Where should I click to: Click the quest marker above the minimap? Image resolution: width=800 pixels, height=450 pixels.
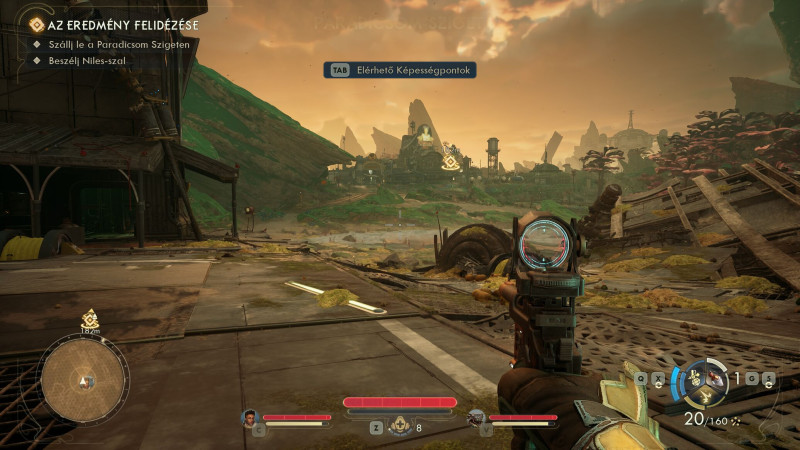[x=89, y=318]
